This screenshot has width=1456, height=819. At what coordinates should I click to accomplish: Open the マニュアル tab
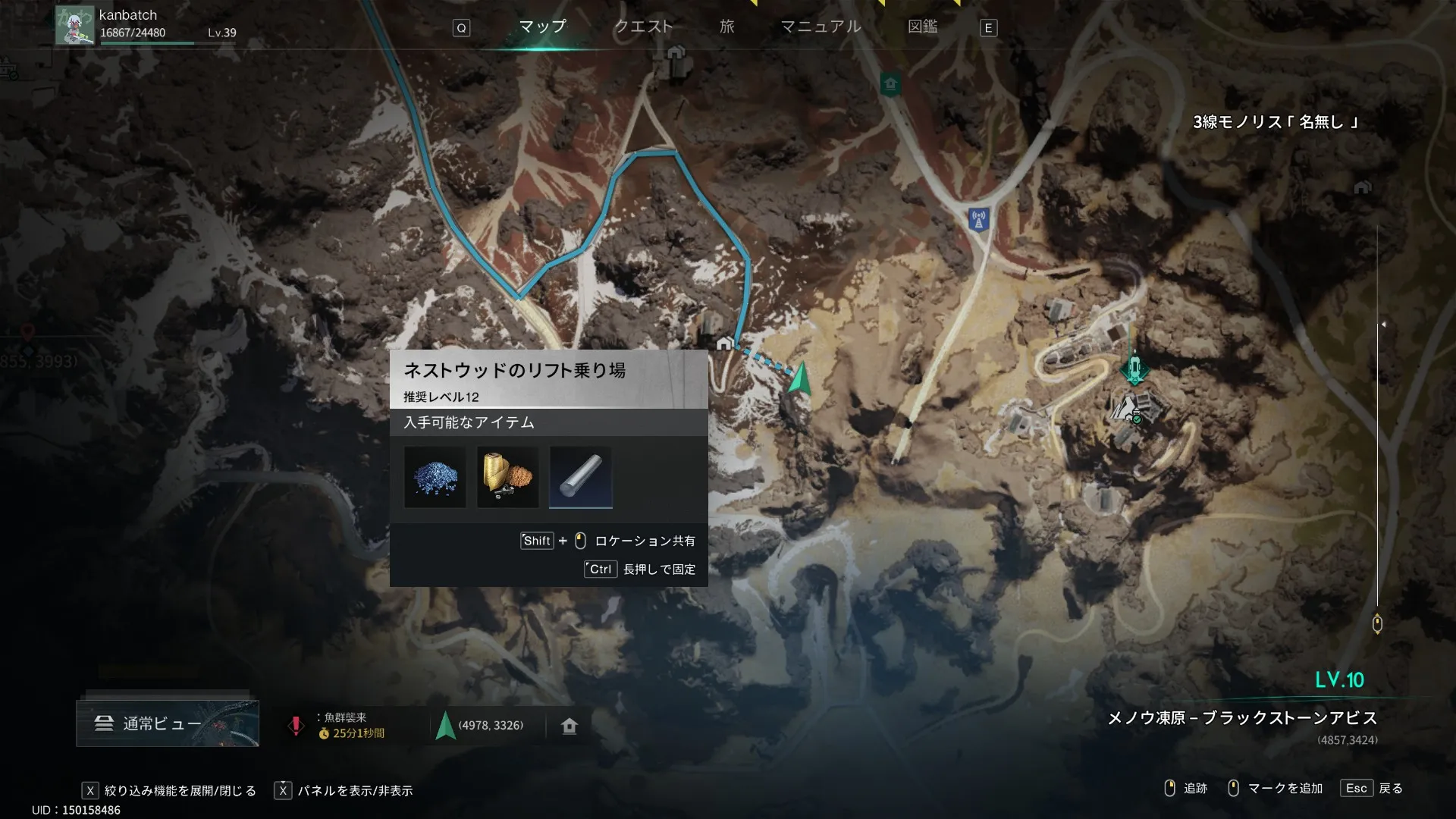(821, 27)
